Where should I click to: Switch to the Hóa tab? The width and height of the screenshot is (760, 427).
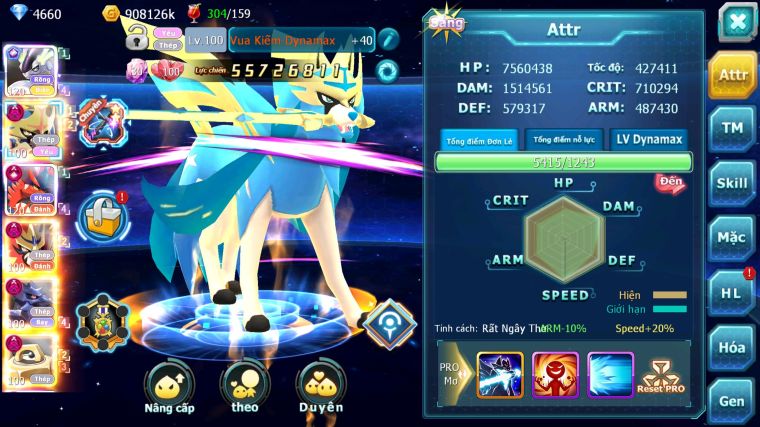click(x=732, y=347)
